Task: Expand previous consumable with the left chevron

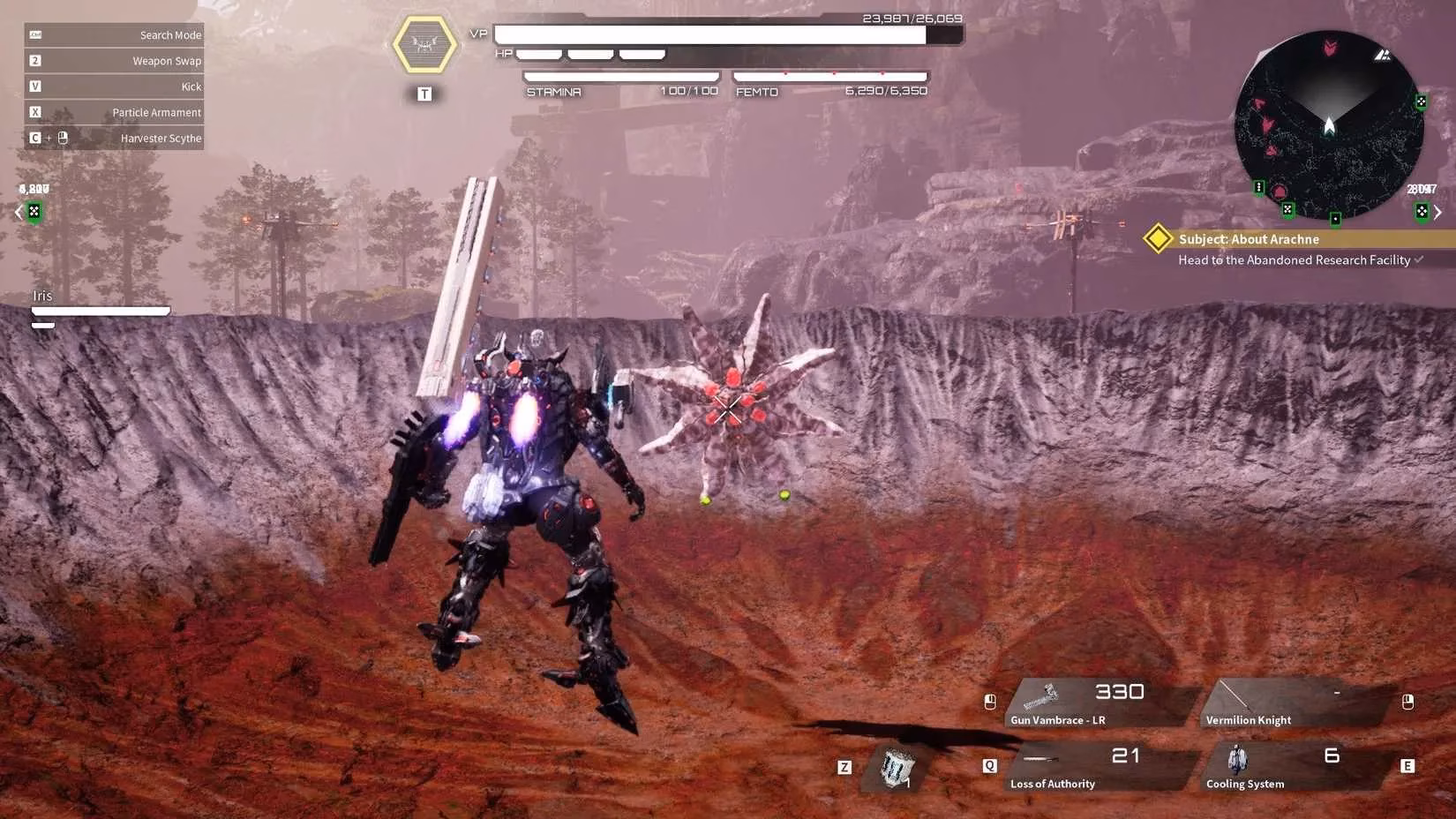Action: tap(17, 212)
